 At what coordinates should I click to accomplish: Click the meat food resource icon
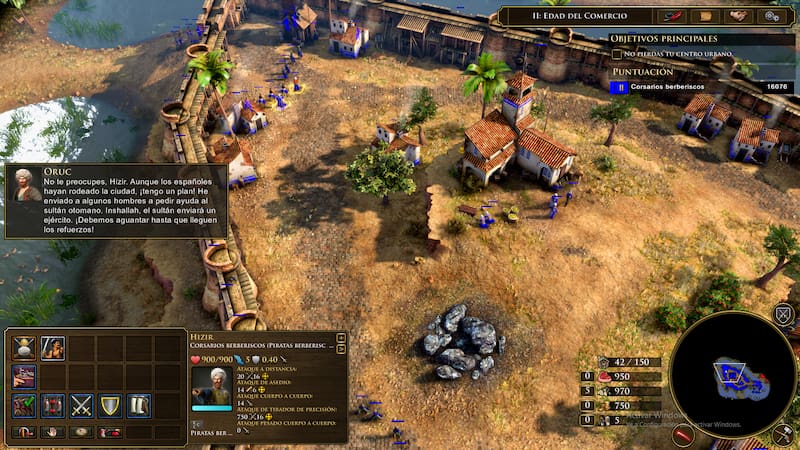[604, 377]
